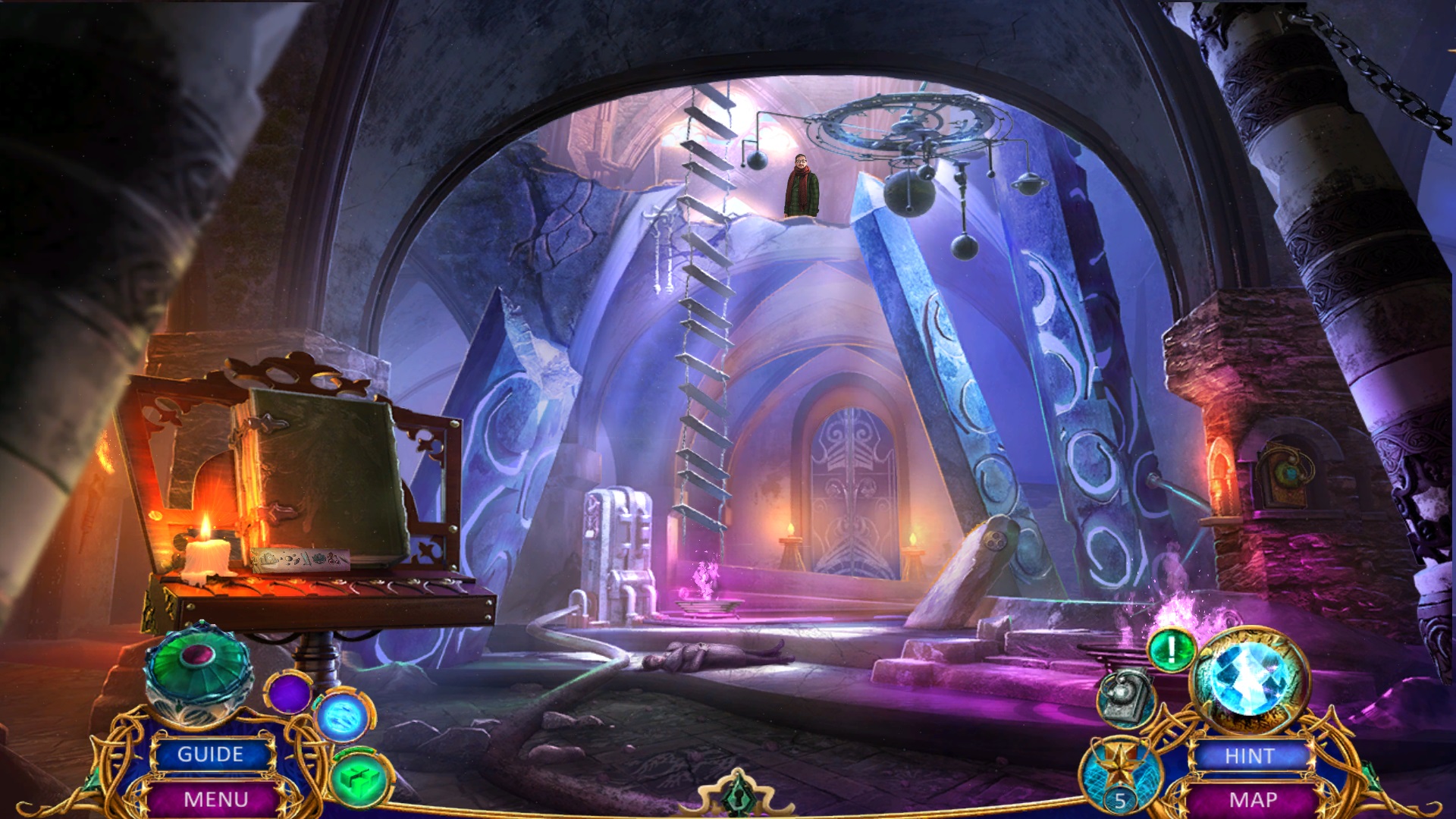
Task: Select the purple orb icon
Action: point(288,692)
